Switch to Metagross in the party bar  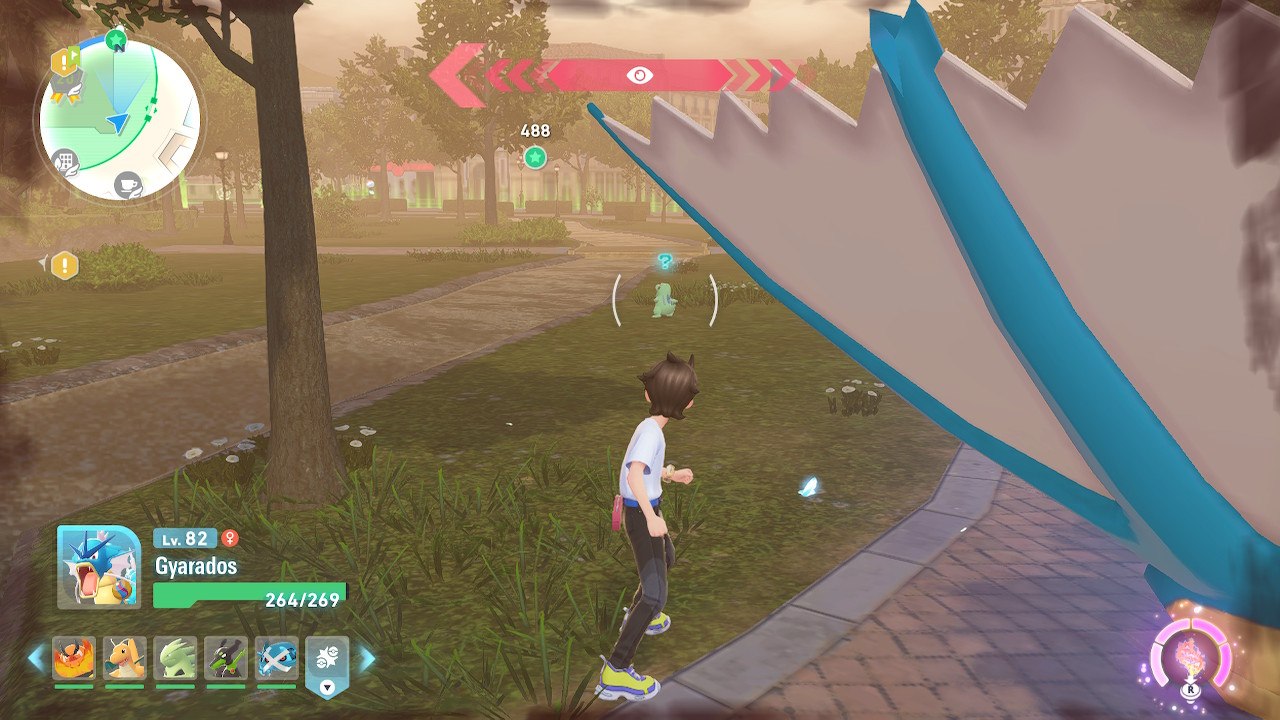[277, 658]
